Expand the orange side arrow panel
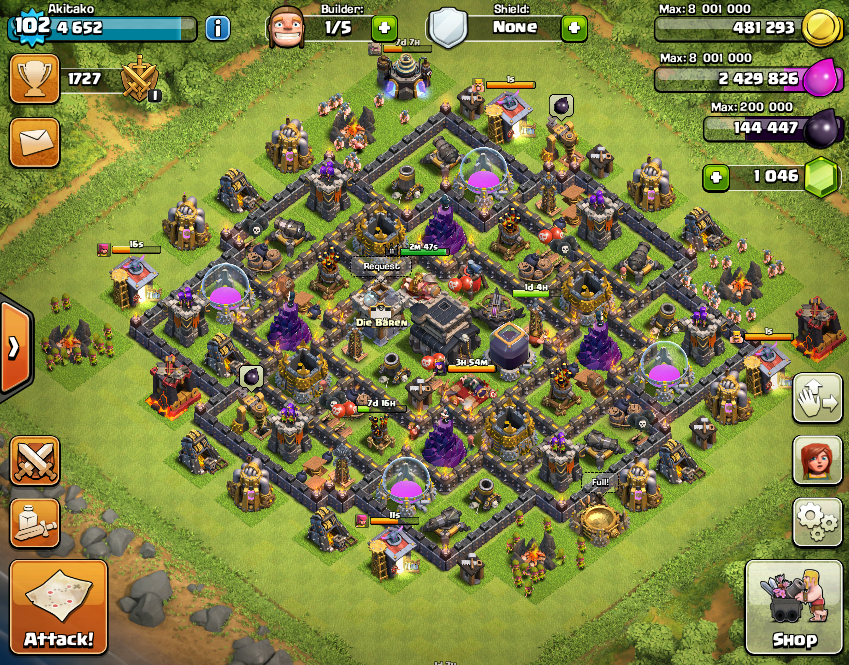849x665 pixels. click(x=14, y=346)
